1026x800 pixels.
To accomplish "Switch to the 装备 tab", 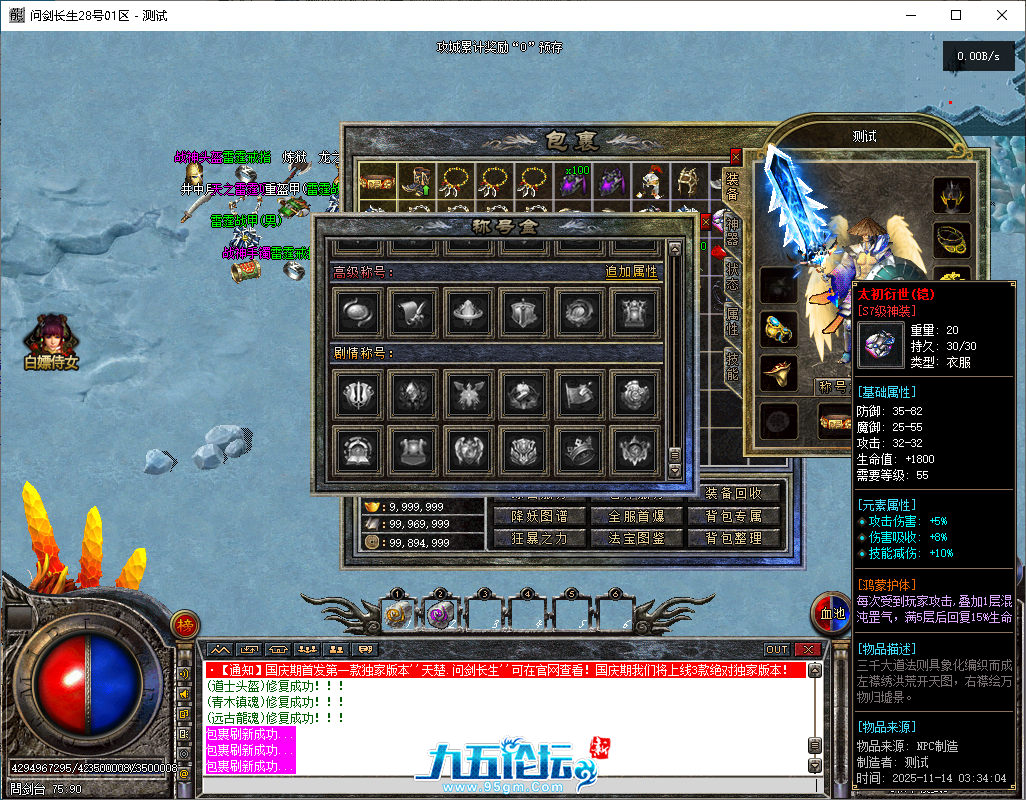I will [731, 190].
